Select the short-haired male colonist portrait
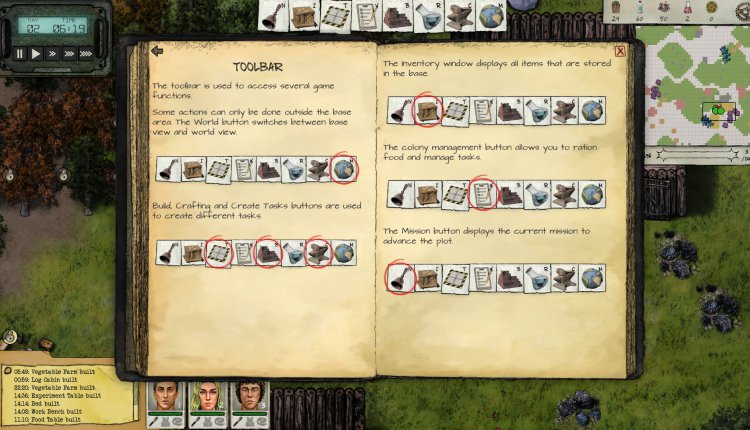 tap(162, 398)
